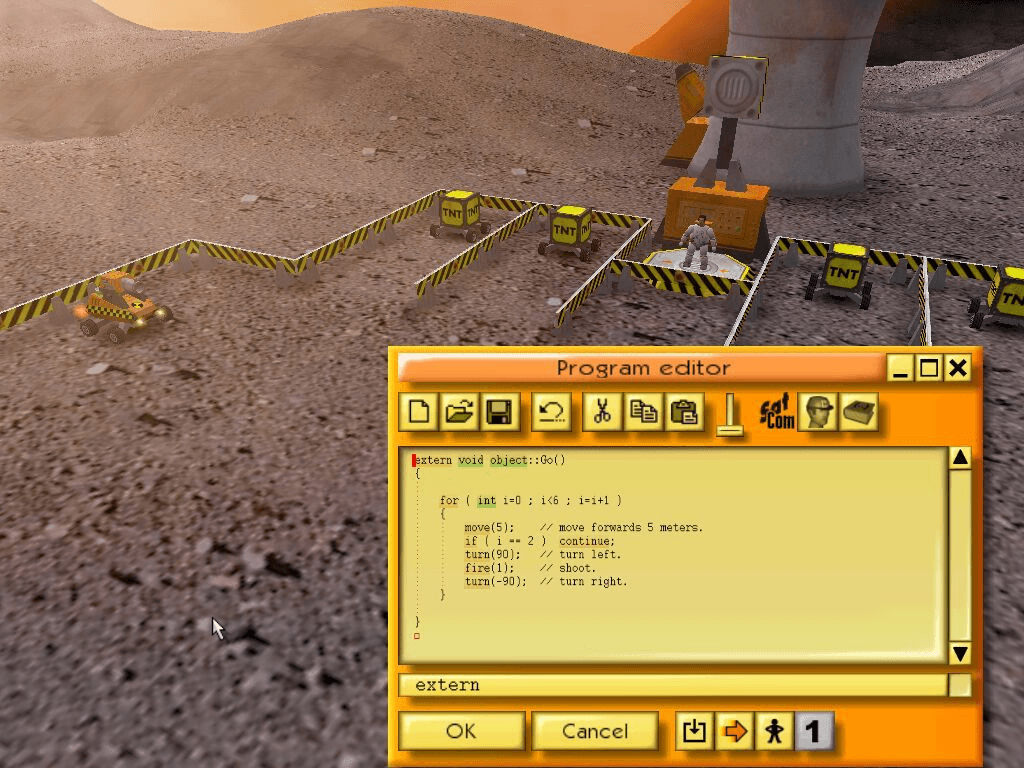1024x768 pixels.
Task: Click the editor's scroll-down arrow
Action: (960, 653)
